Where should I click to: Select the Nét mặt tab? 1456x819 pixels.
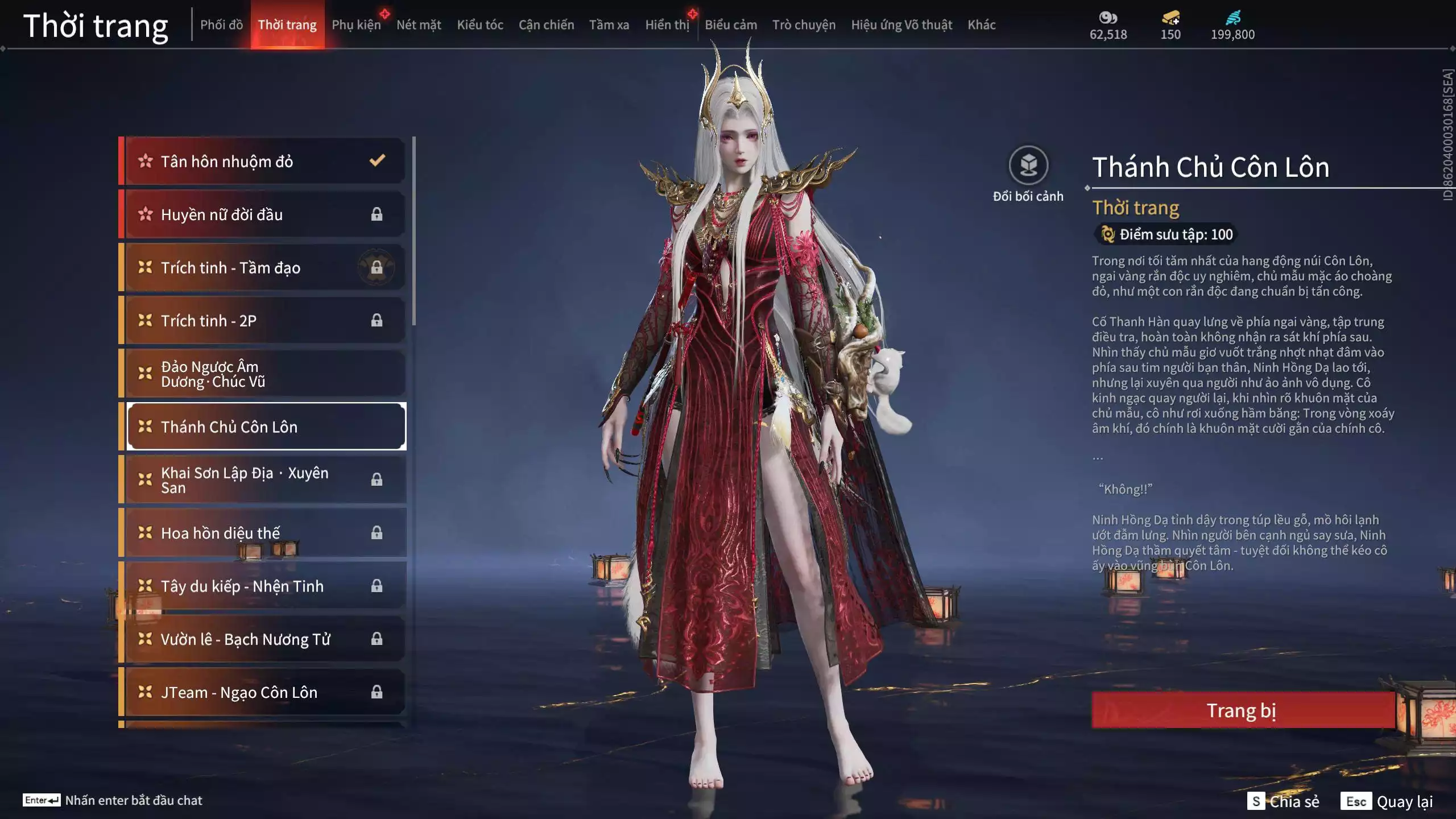click(419, 25)
